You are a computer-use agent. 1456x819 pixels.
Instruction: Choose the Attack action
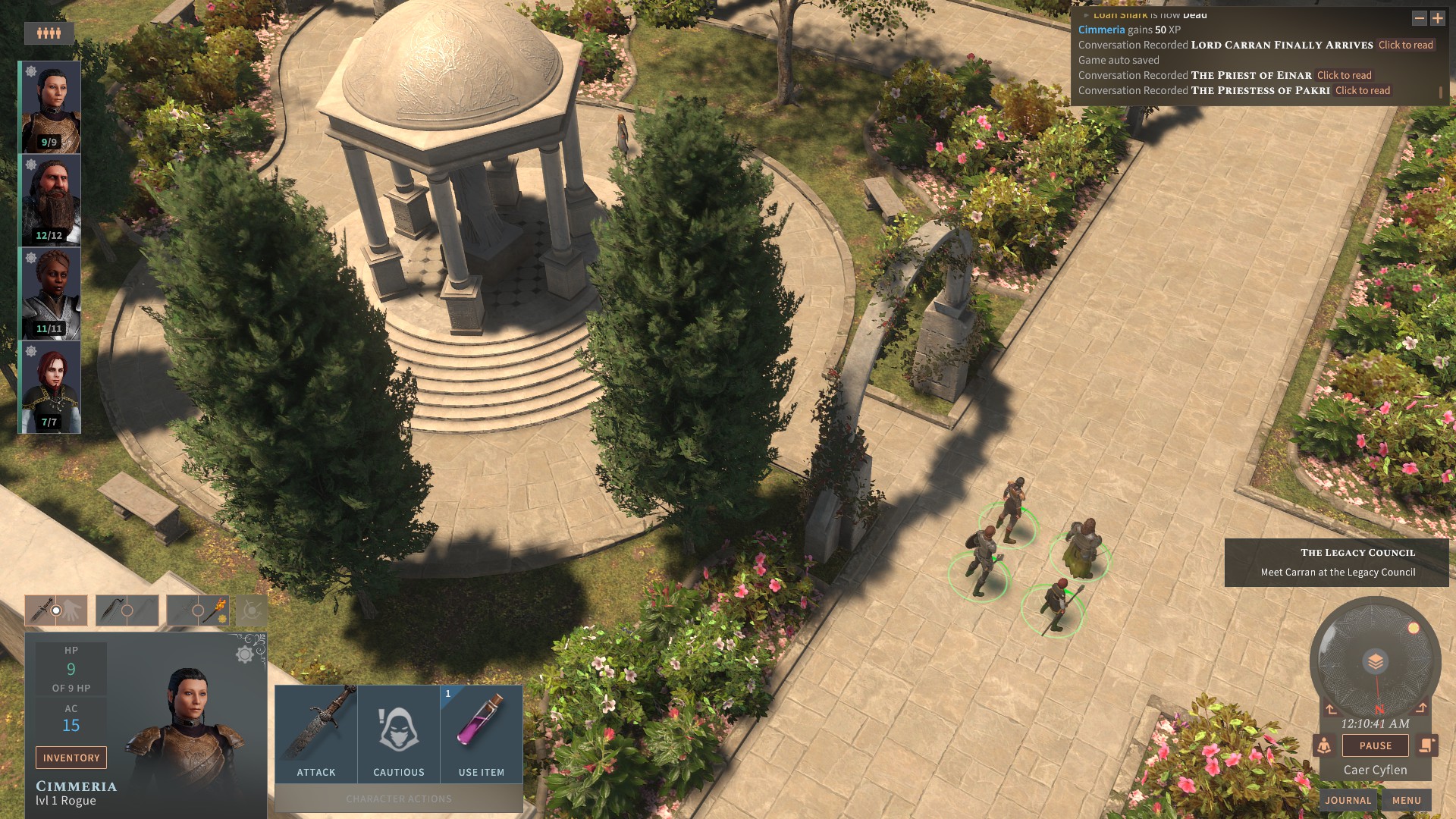click(316, 734)
